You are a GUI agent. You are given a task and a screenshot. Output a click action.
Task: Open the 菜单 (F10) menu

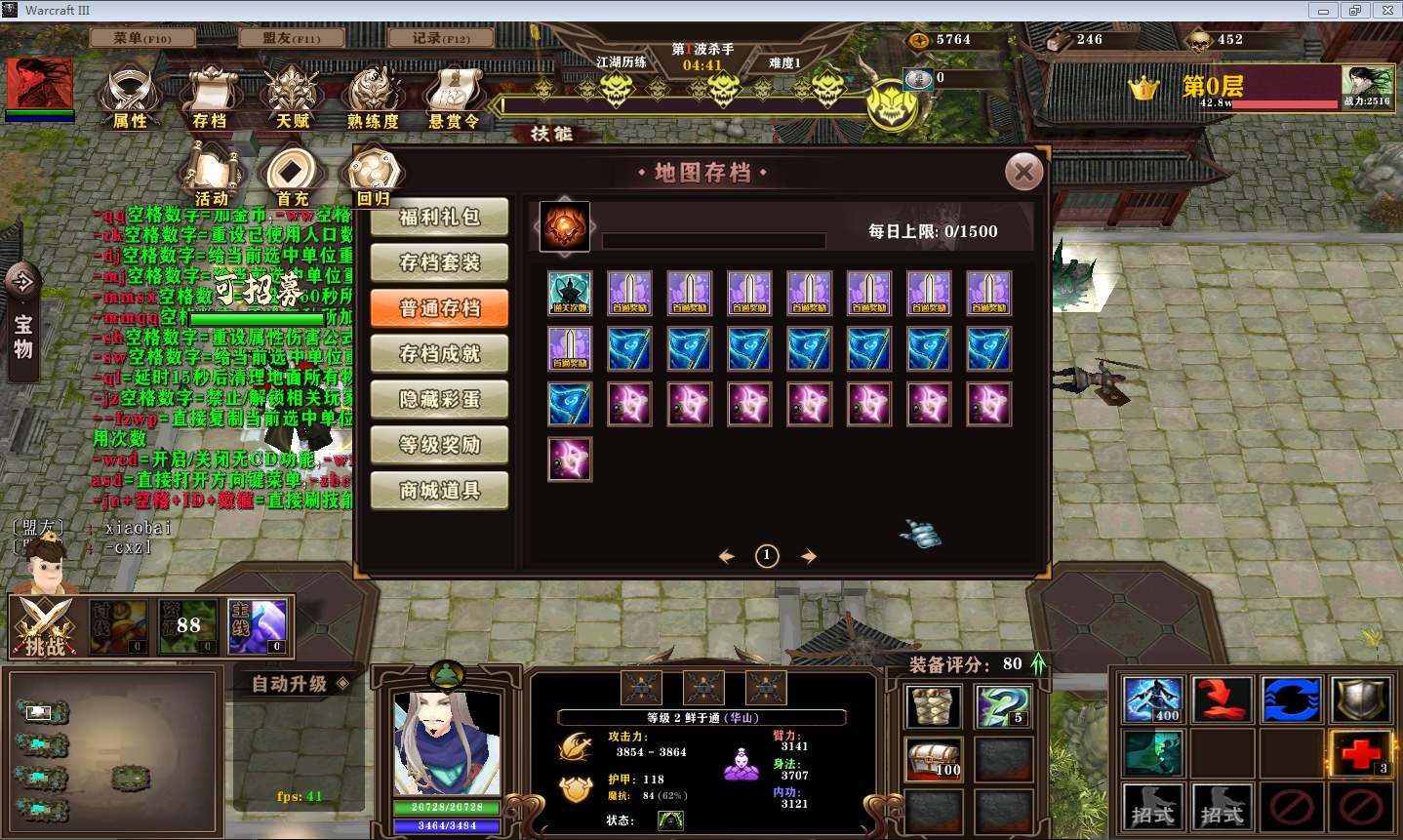click(142, 38)
